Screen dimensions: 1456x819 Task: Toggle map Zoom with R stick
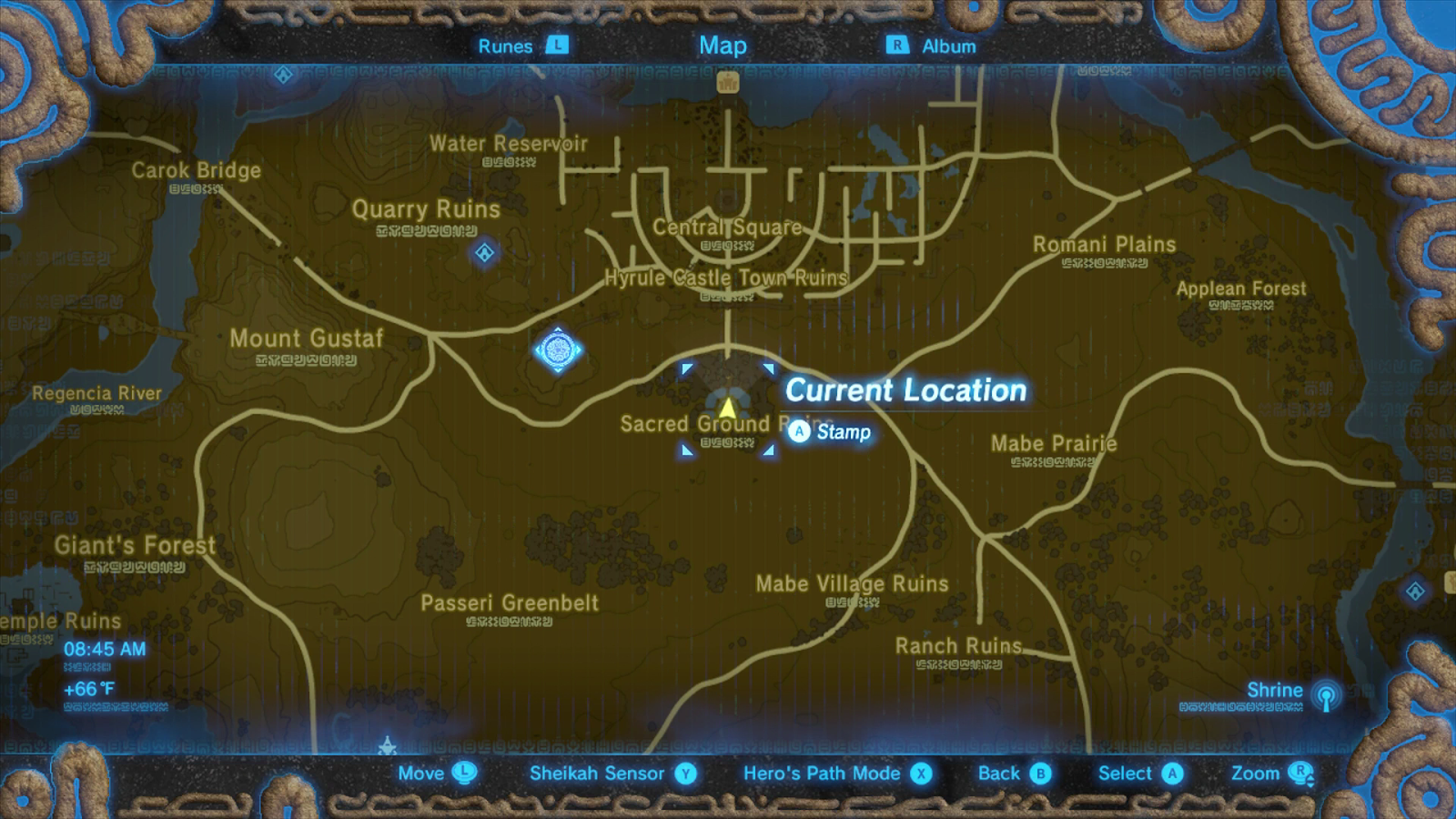tap(1300, 773)
